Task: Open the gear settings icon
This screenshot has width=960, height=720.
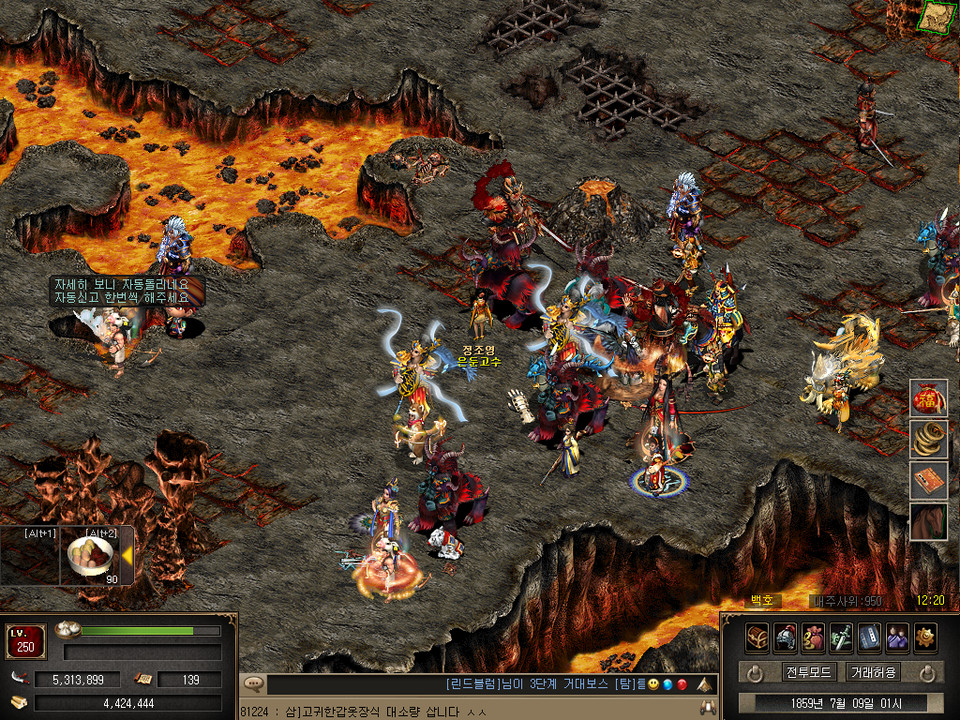Action: click(x=925, y=637)
